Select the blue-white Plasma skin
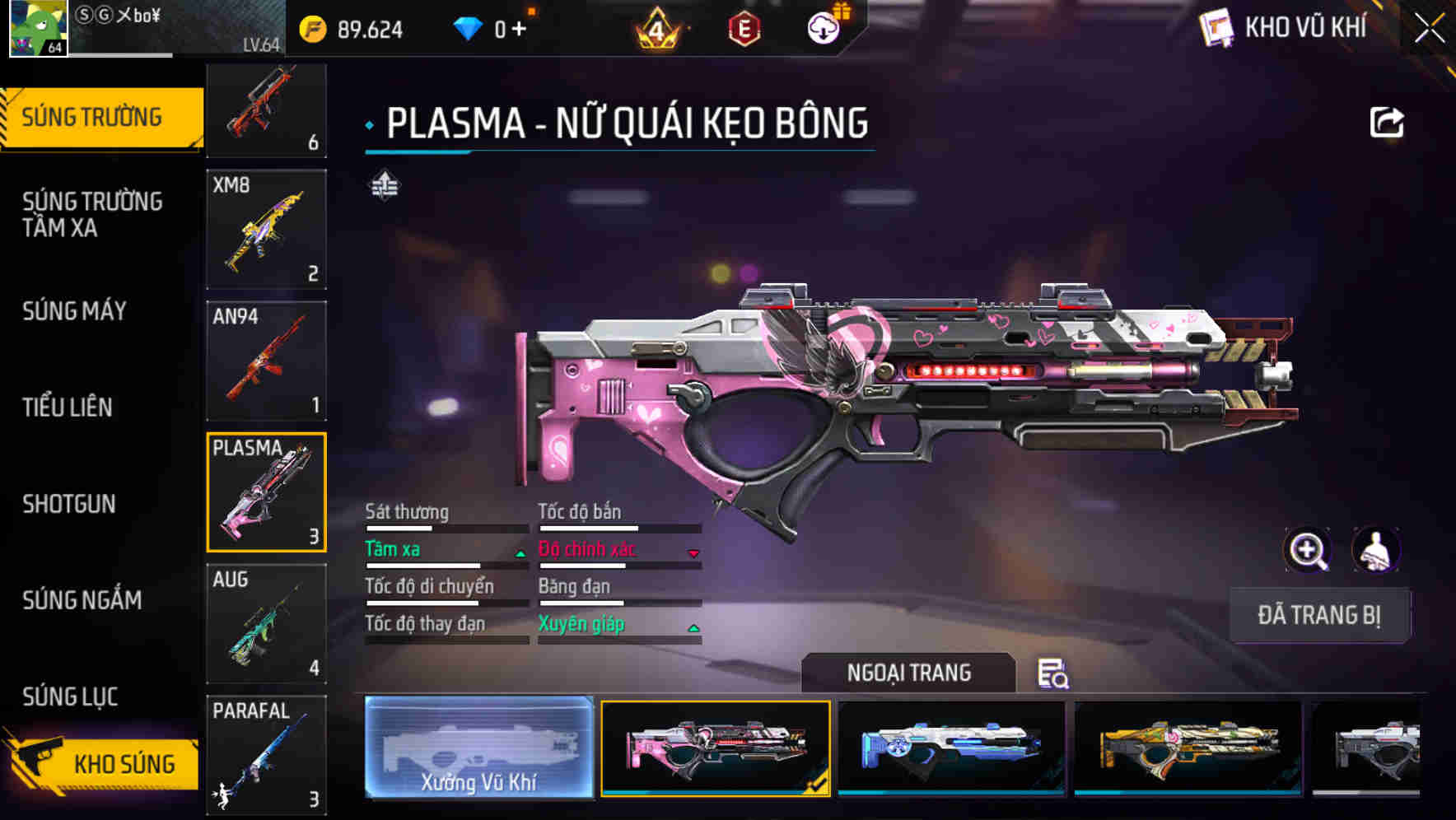This screenshot has width=1456, height=820. [951, 747]
